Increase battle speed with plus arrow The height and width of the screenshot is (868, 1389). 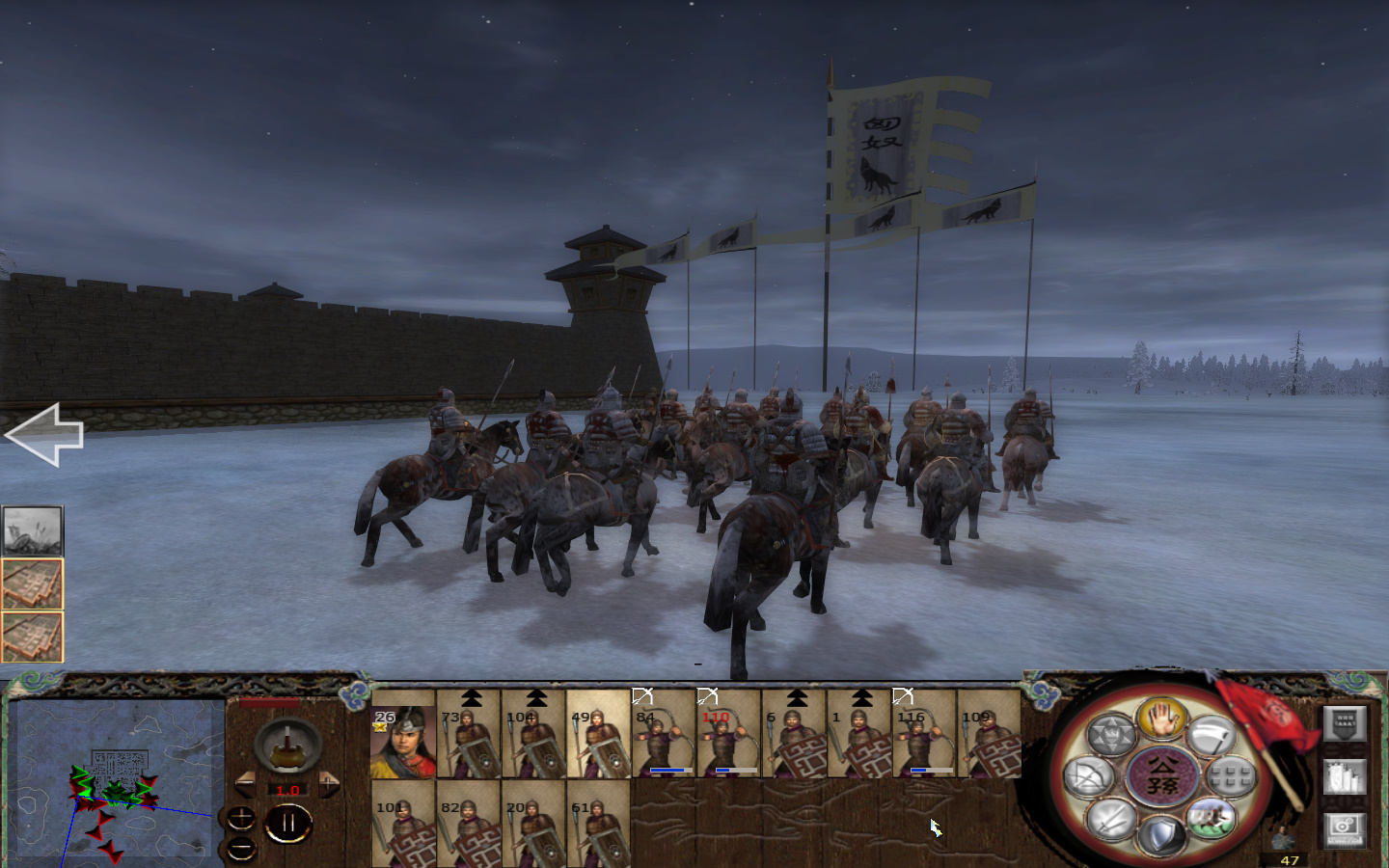pyautogui.click(x=330, y=783)
